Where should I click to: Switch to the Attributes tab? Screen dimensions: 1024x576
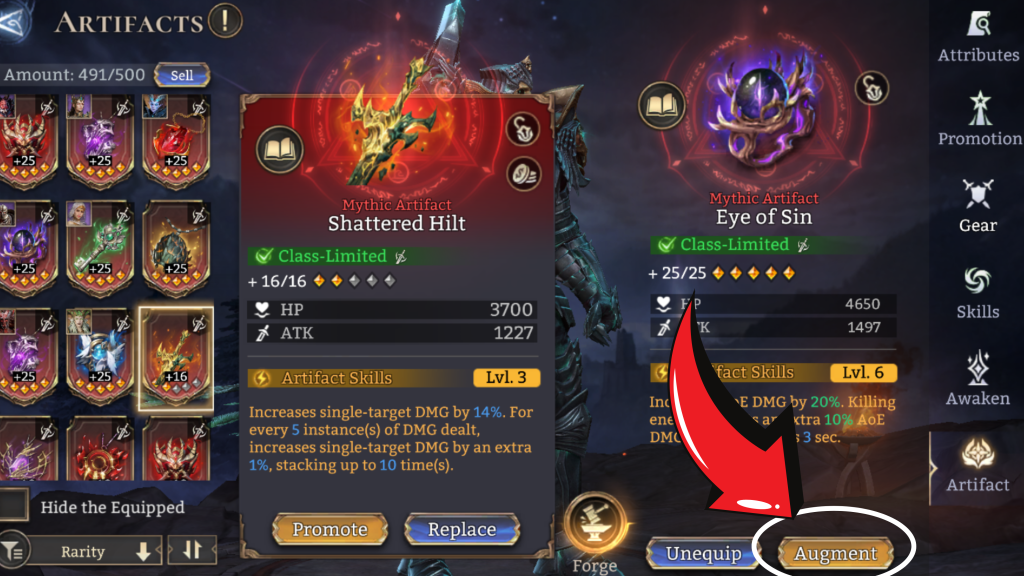pos(977,38)
